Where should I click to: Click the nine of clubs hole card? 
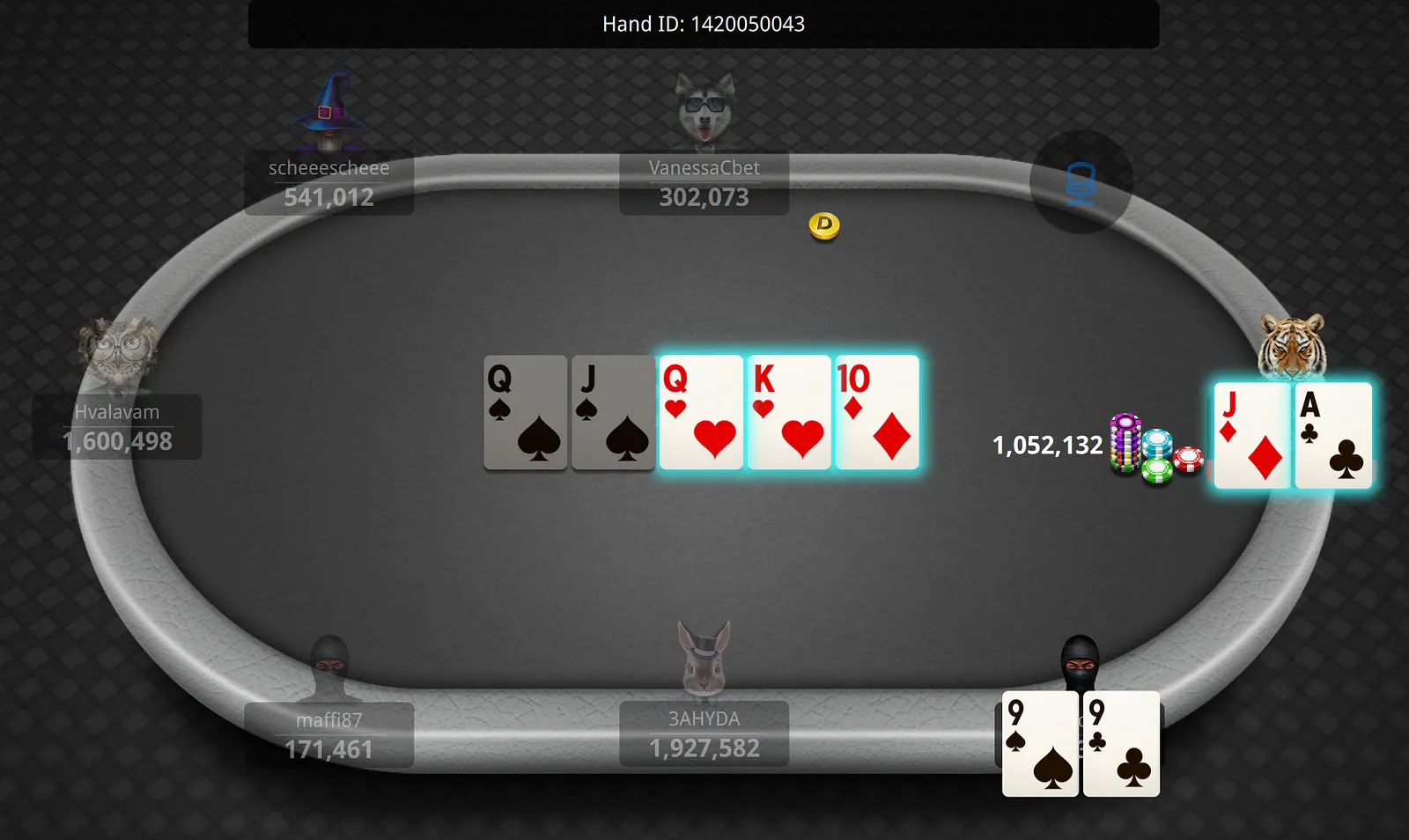1121,744
